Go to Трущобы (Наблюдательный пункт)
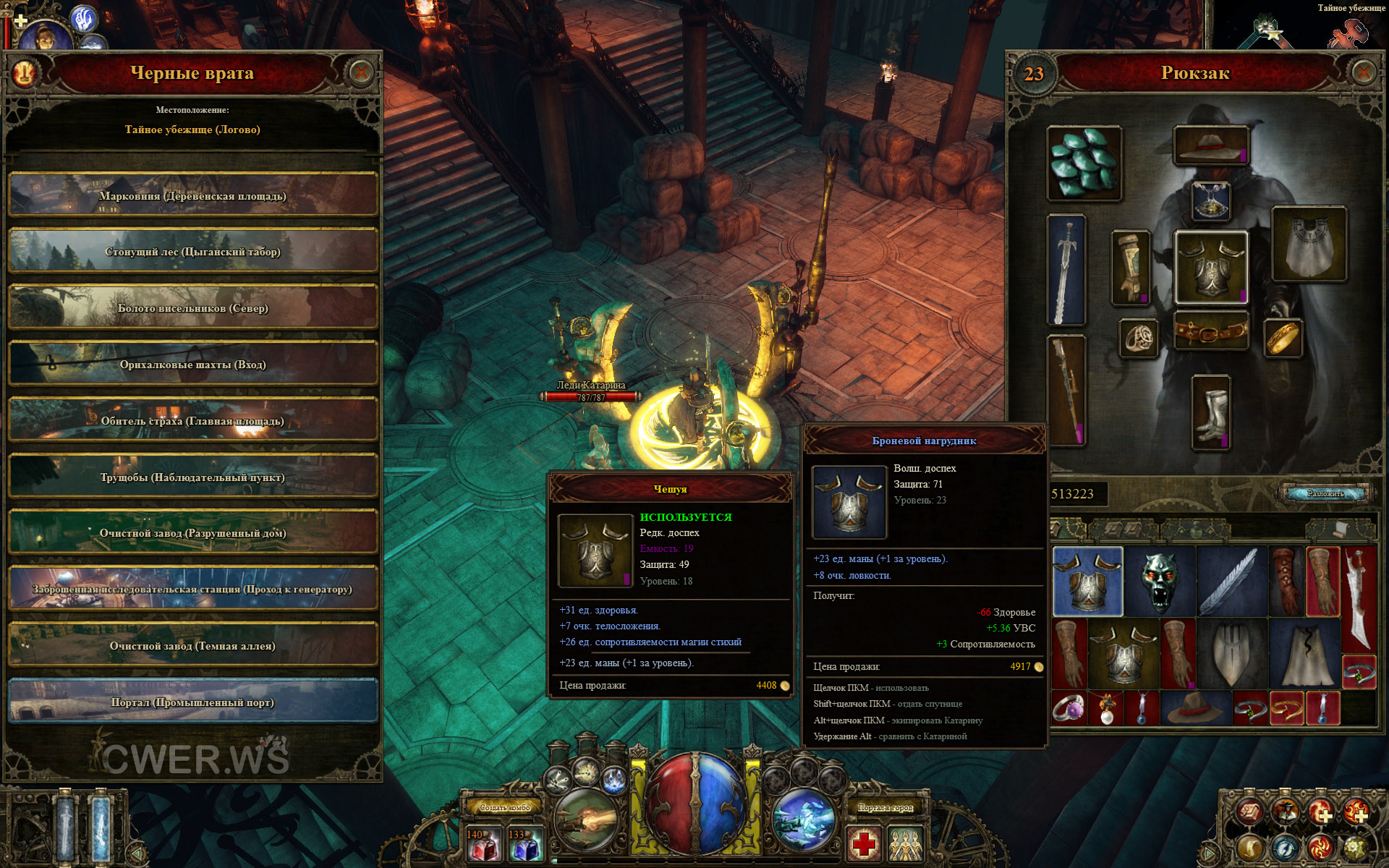 tap(192, 477)
